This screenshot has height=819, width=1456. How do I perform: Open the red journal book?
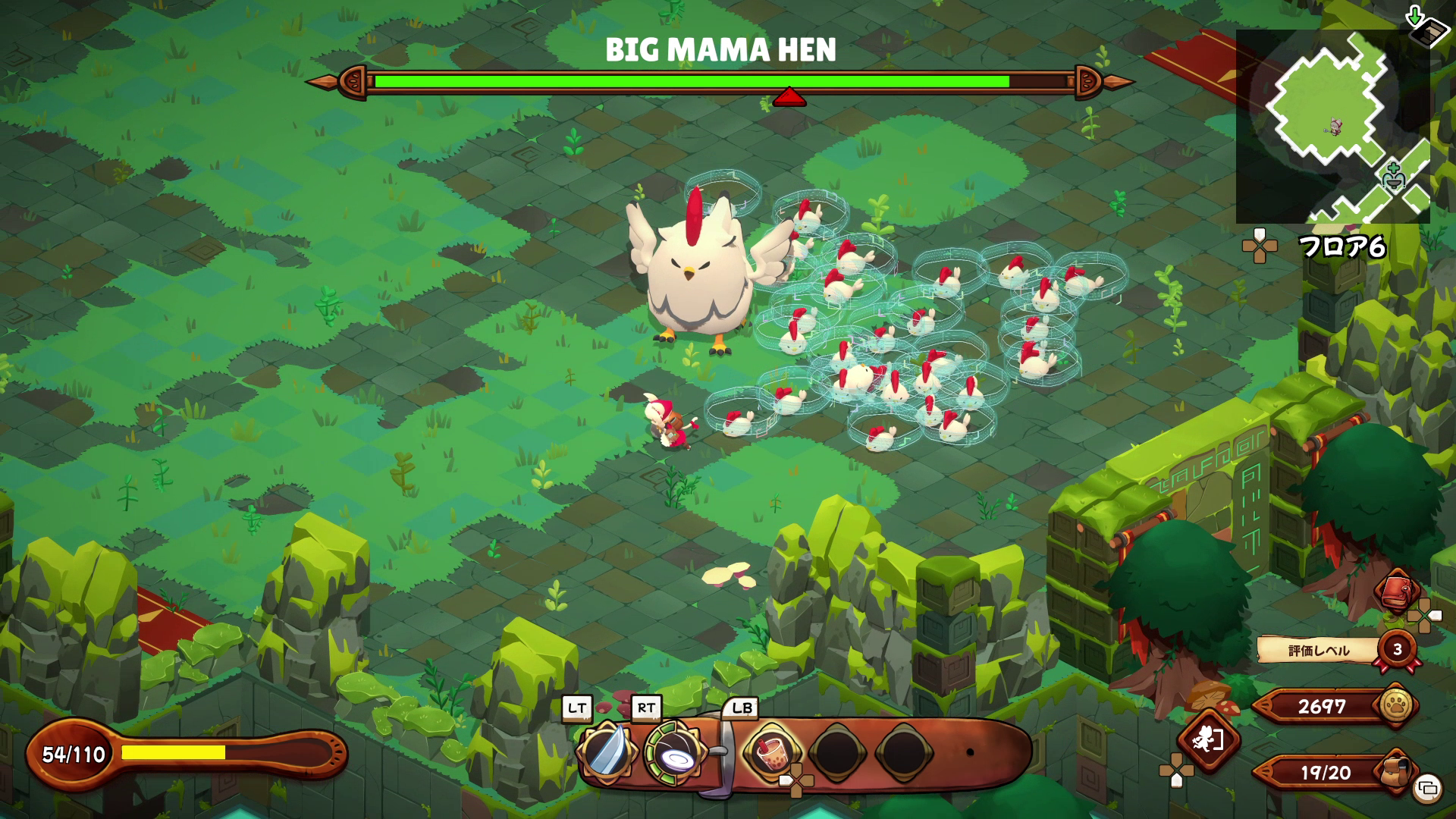[x=1398, y=591]
